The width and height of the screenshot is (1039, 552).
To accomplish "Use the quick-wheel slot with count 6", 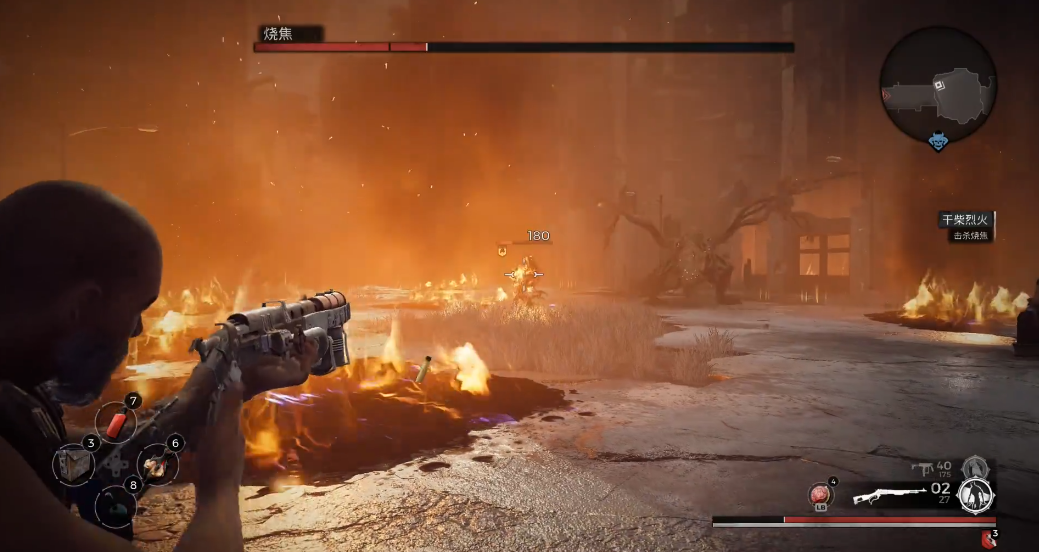I will 157,463.
